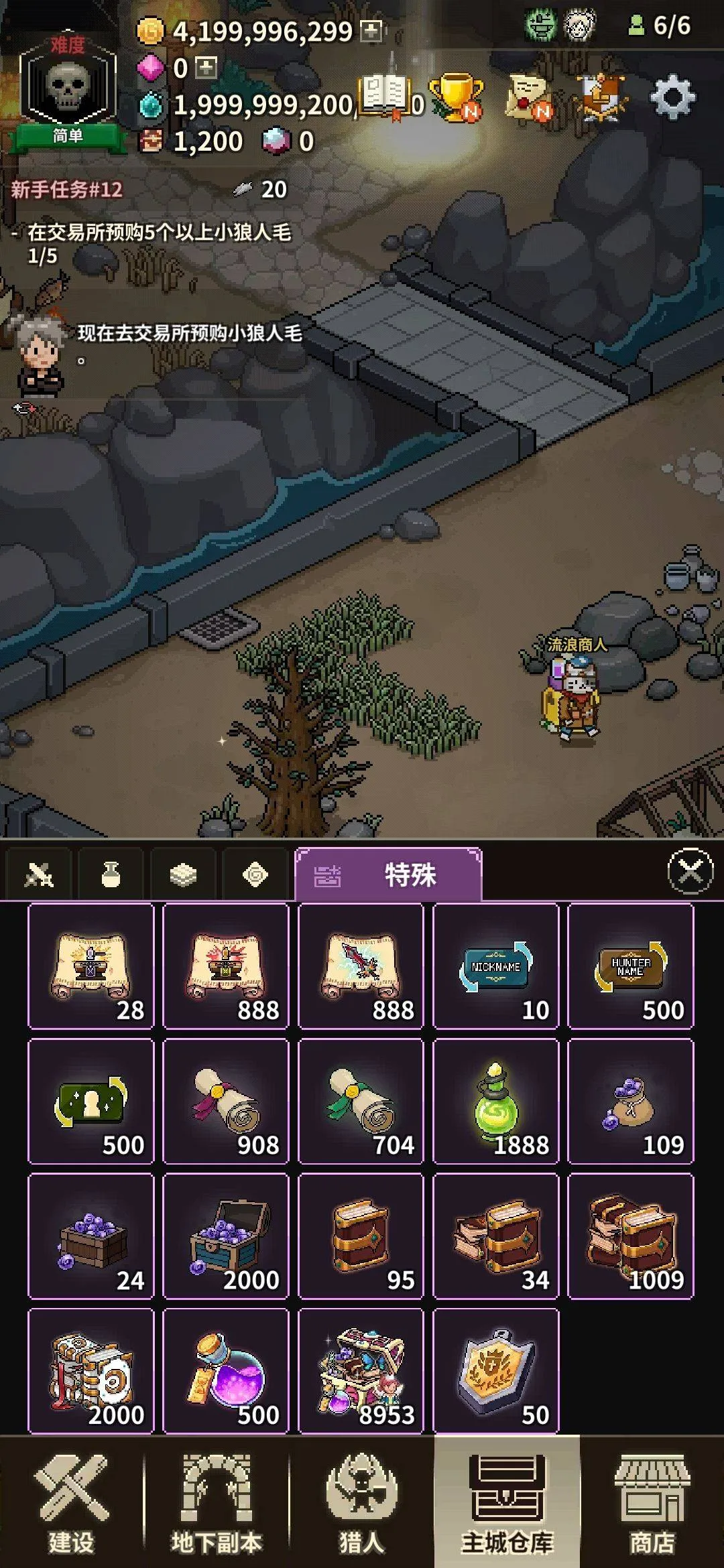The image size is (724, 1568).
Task: Open the mail letter icon
Action: pos(529,99)
